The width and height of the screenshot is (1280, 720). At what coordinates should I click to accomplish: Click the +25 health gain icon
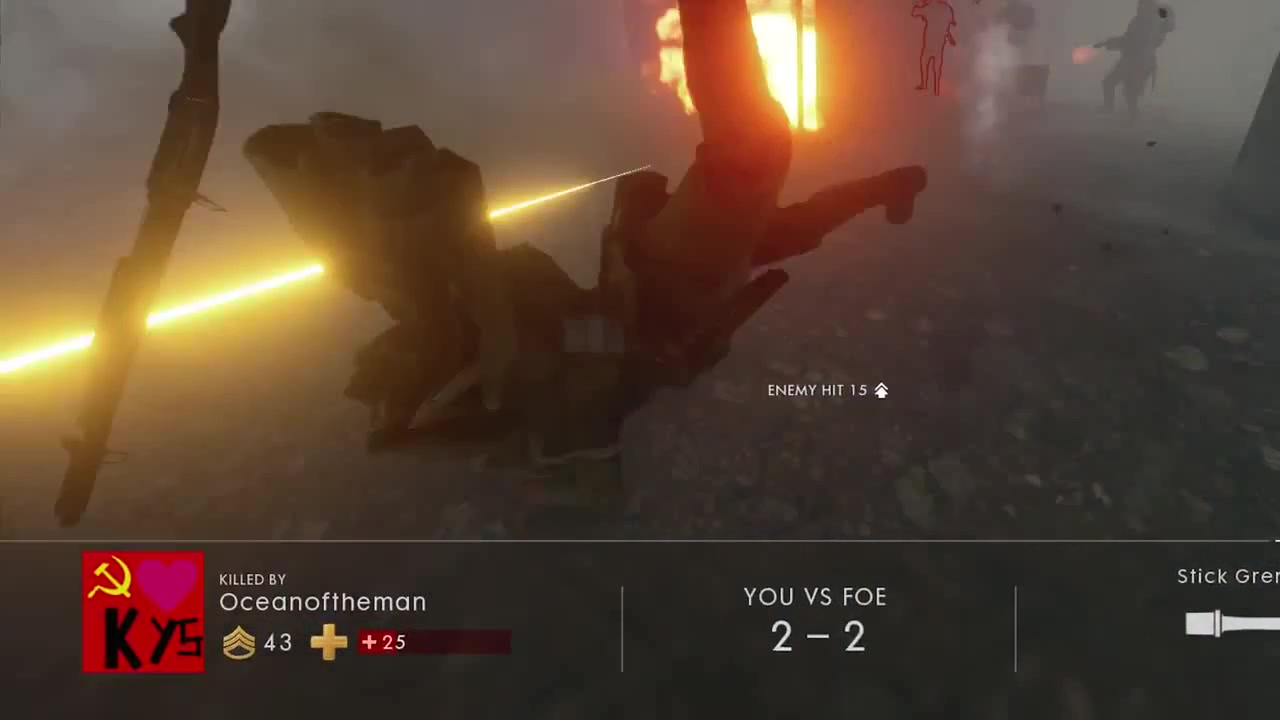pyautogui.click(x=369, y=643)
